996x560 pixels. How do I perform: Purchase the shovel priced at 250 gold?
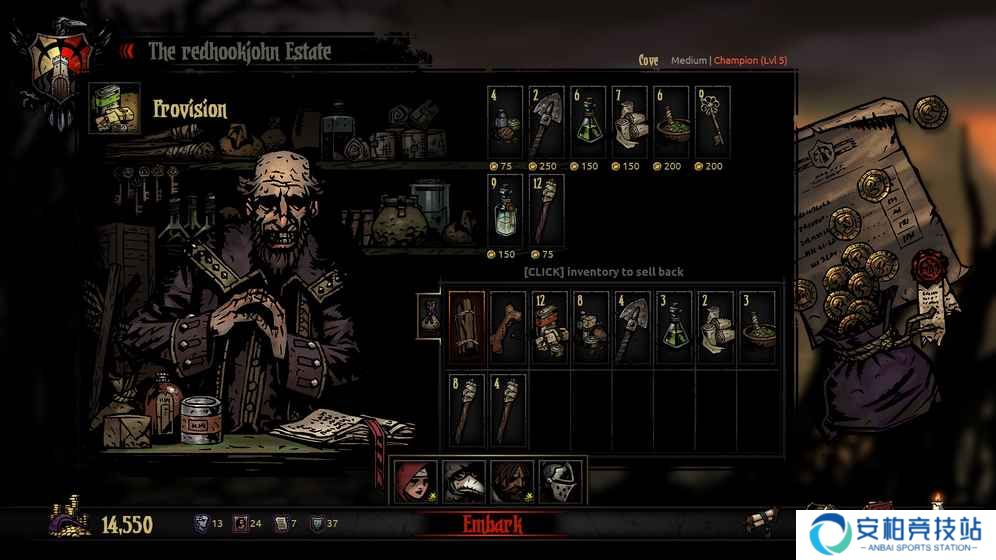coord(546,122)
